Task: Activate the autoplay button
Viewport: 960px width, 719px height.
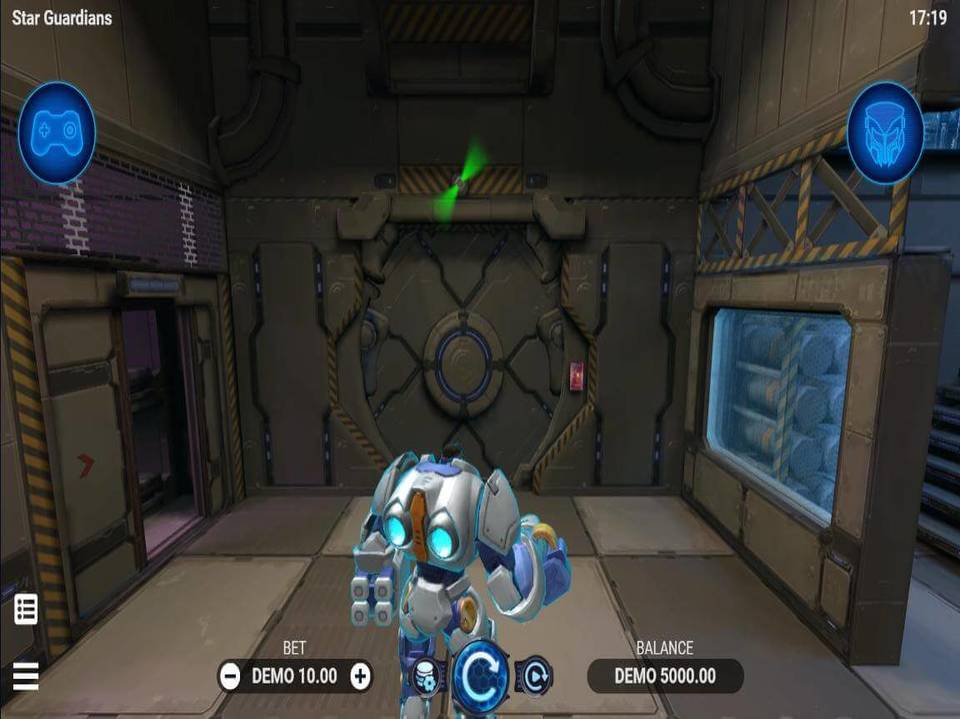Action: pos(535,676)
